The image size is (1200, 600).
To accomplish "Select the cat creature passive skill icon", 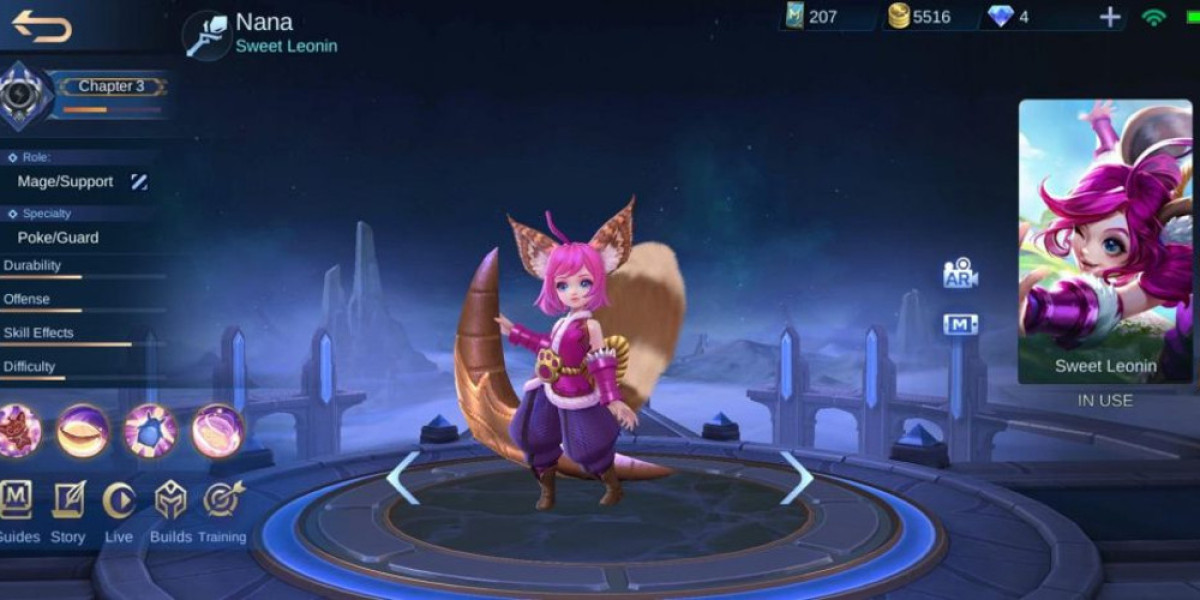I will pos(17,431).
